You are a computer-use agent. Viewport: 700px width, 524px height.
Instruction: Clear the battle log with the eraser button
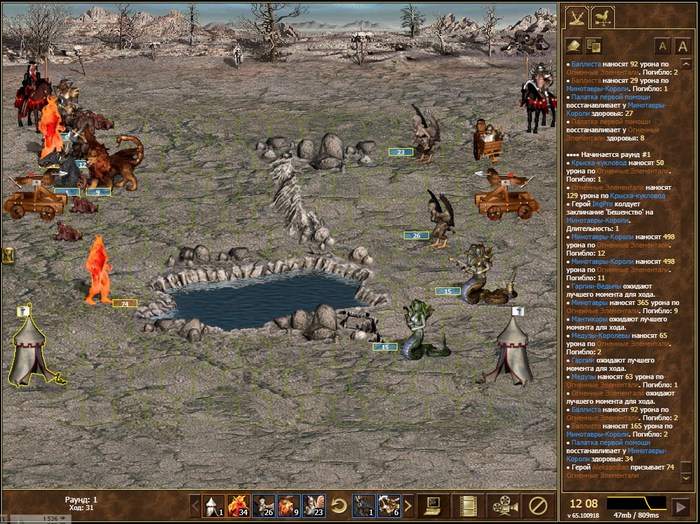point(574,45)
